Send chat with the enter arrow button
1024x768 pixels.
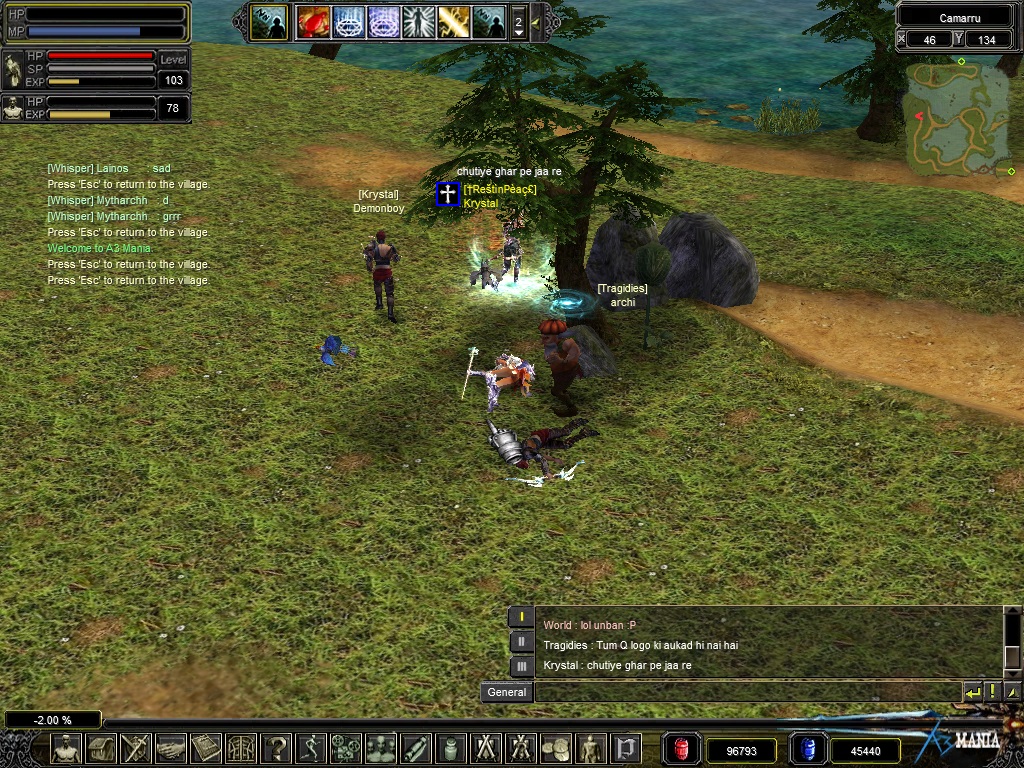point(972,692)
